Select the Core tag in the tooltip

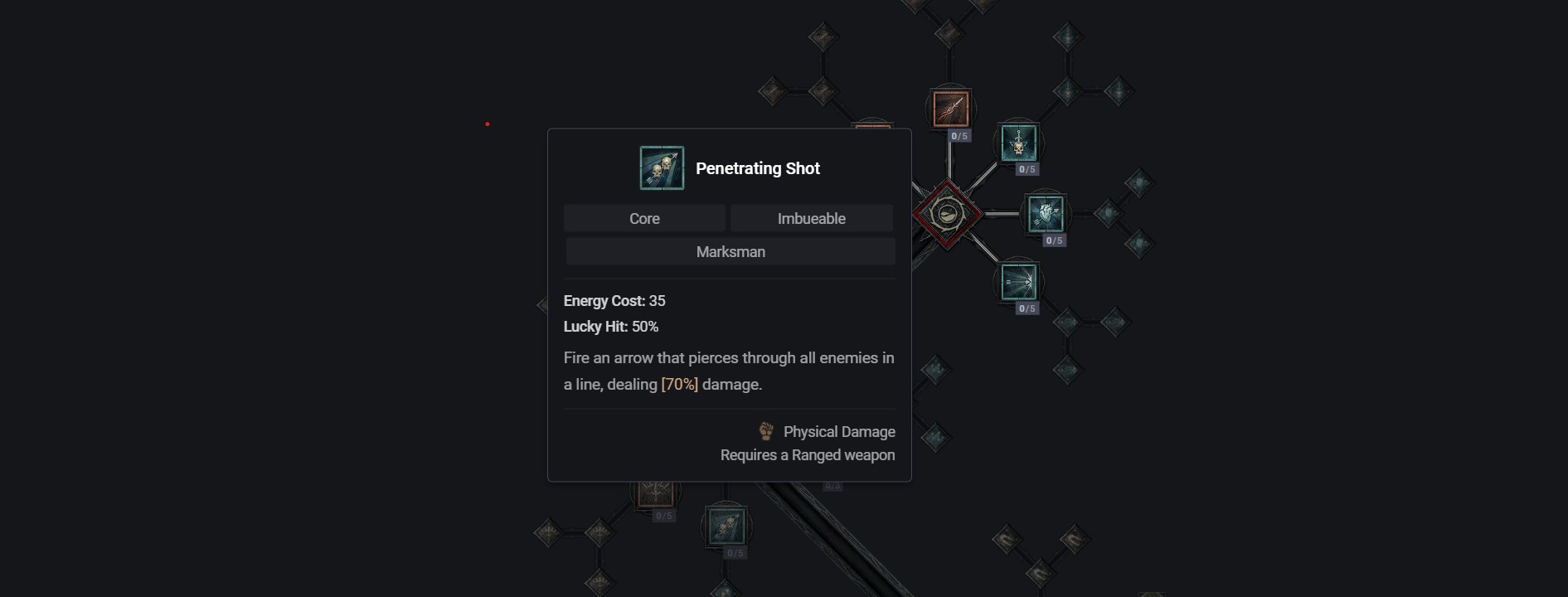(x=644, y=218)
